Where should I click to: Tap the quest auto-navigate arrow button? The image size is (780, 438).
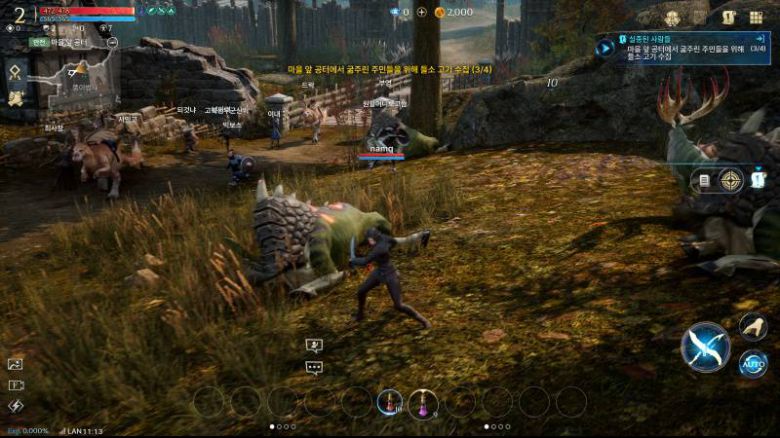tap(607, 47)
